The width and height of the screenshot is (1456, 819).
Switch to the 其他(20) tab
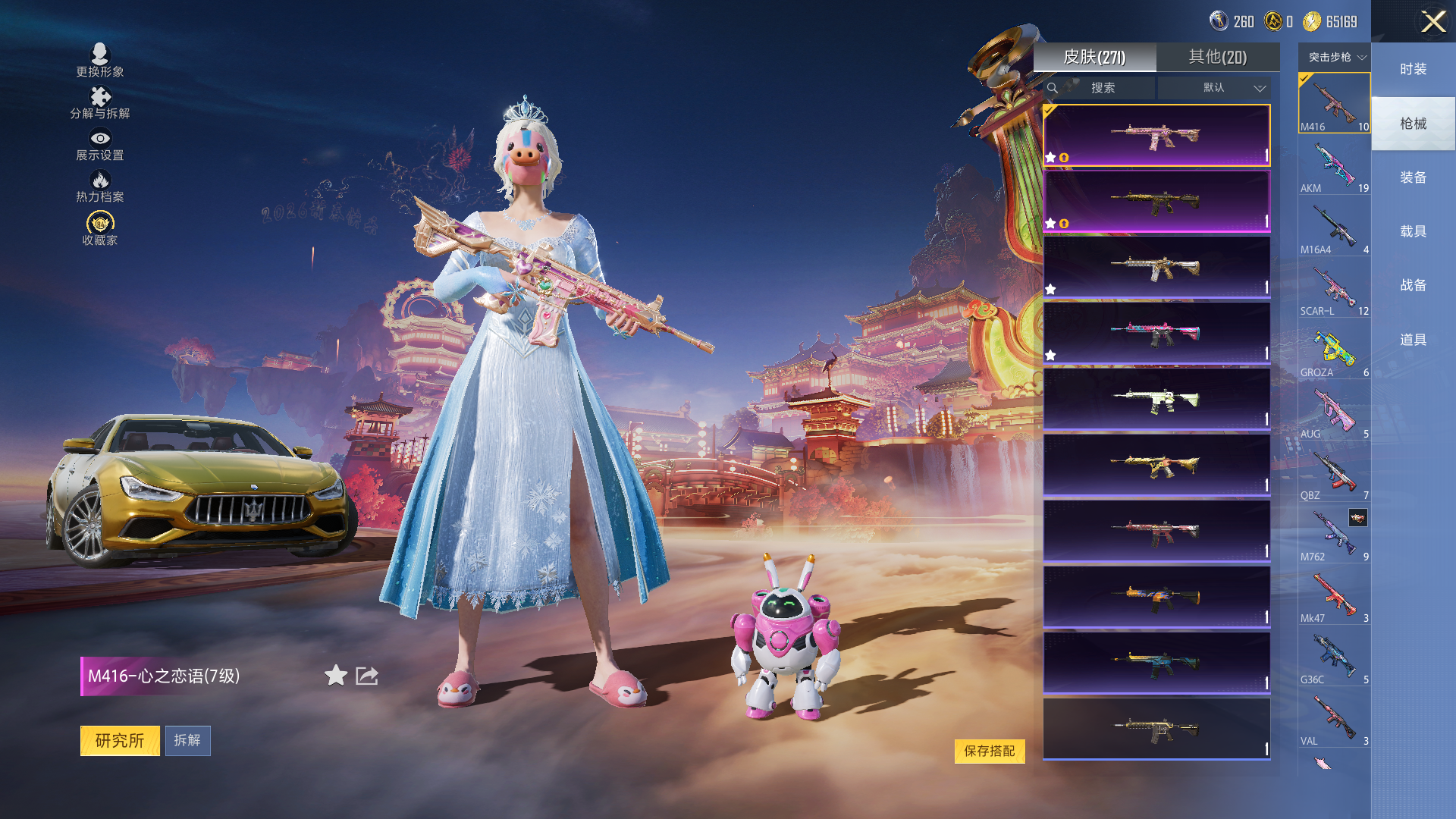(1217, 57)
